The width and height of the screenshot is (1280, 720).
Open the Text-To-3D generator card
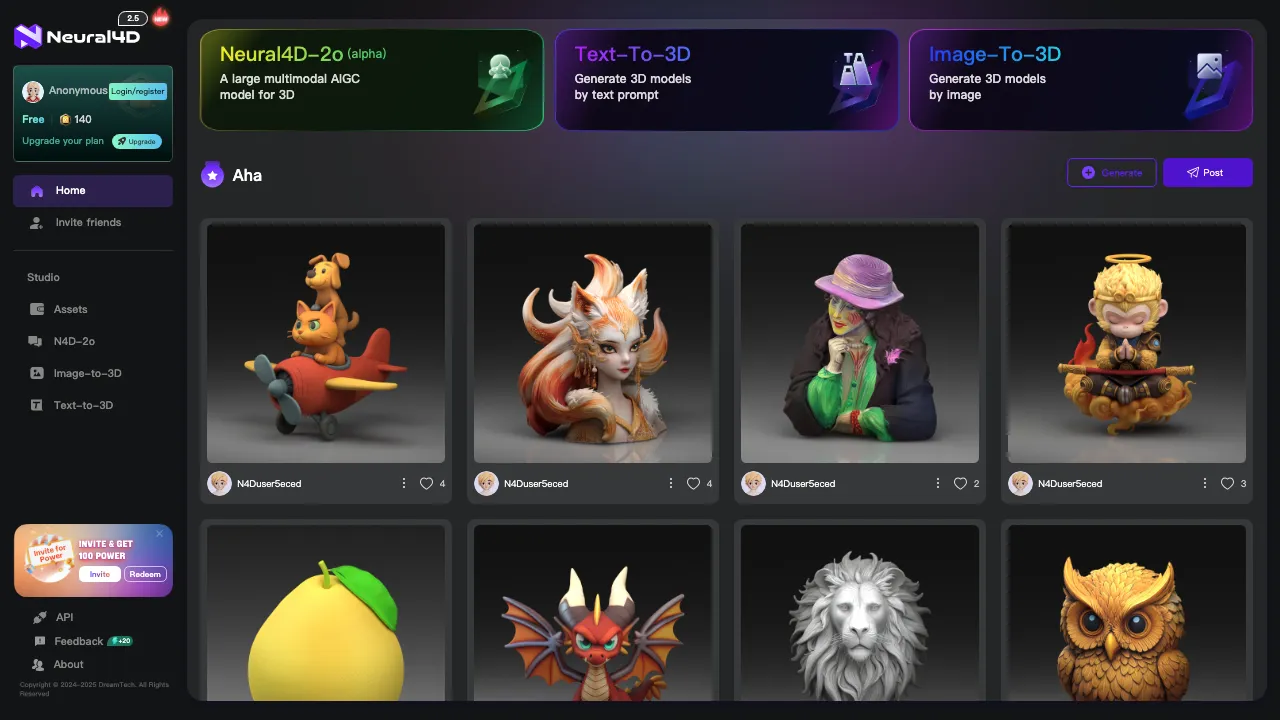tap(726, 80)
